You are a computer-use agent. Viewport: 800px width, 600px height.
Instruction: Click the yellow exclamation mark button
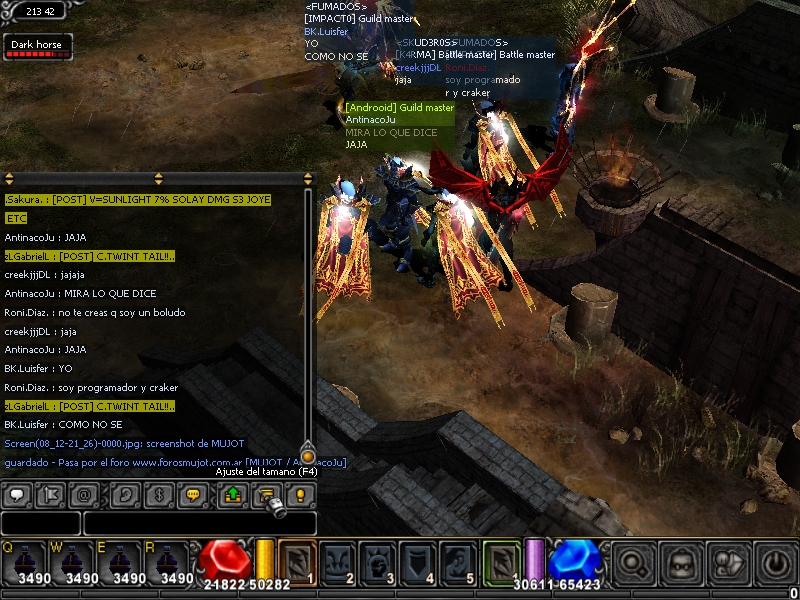click(x=301, y=494)
